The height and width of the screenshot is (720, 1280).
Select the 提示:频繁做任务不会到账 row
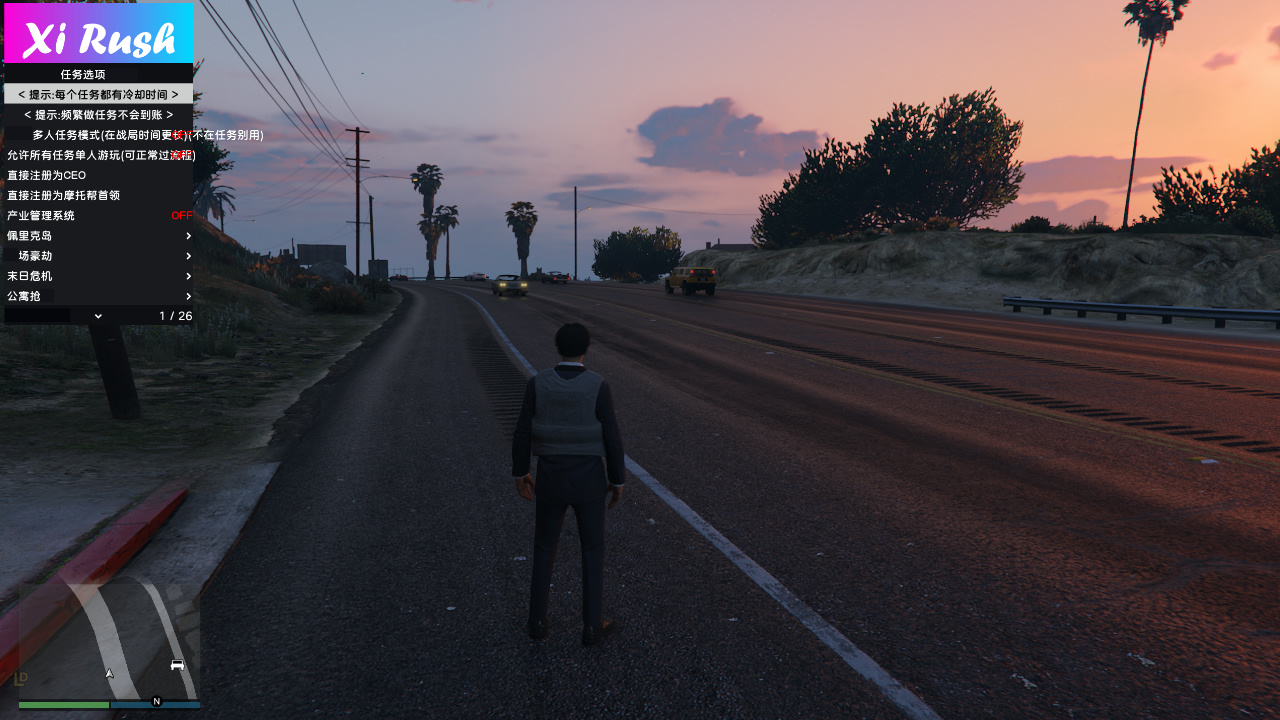click(x=98, y=114)
